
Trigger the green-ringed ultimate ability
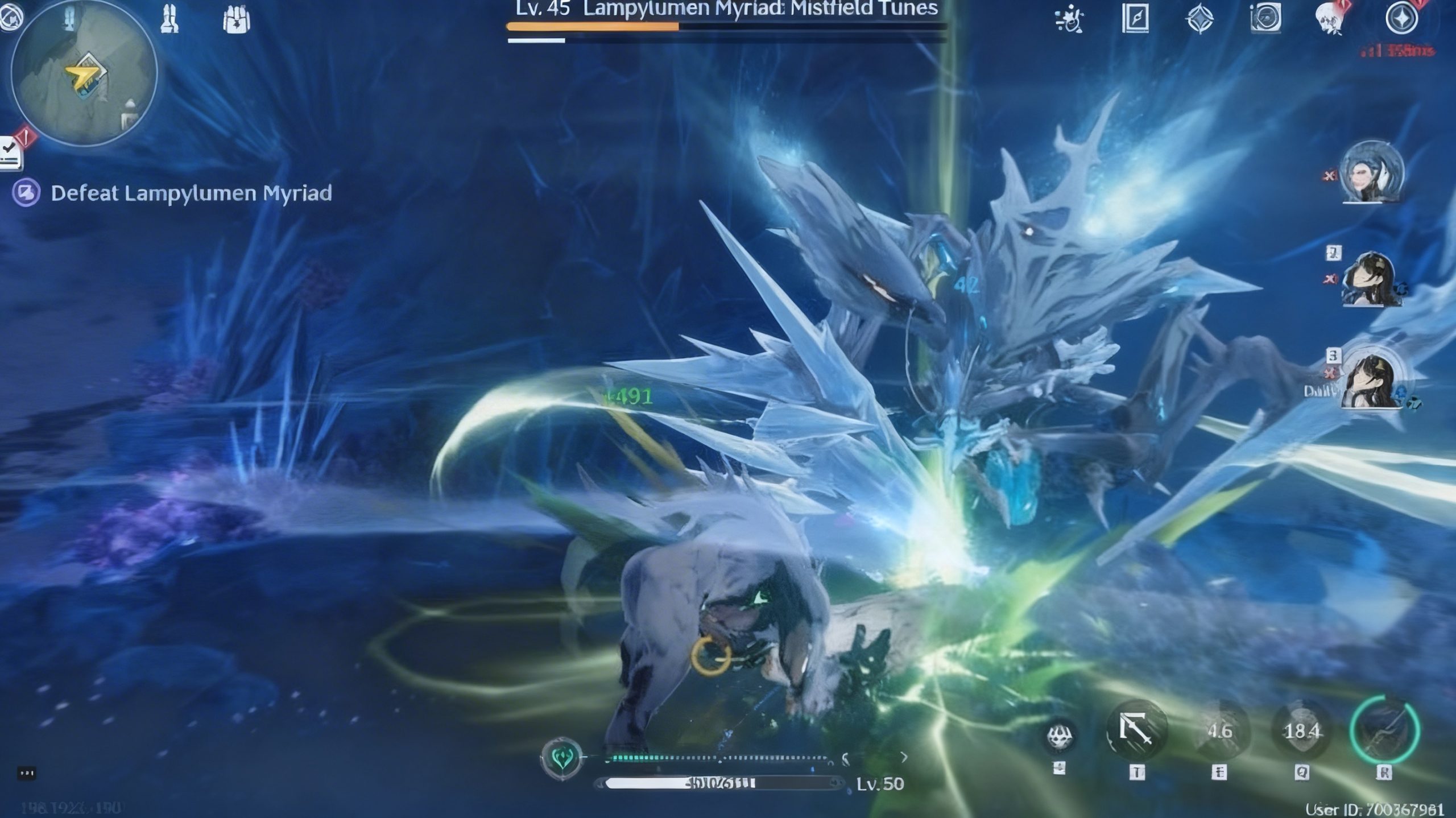1384,731
